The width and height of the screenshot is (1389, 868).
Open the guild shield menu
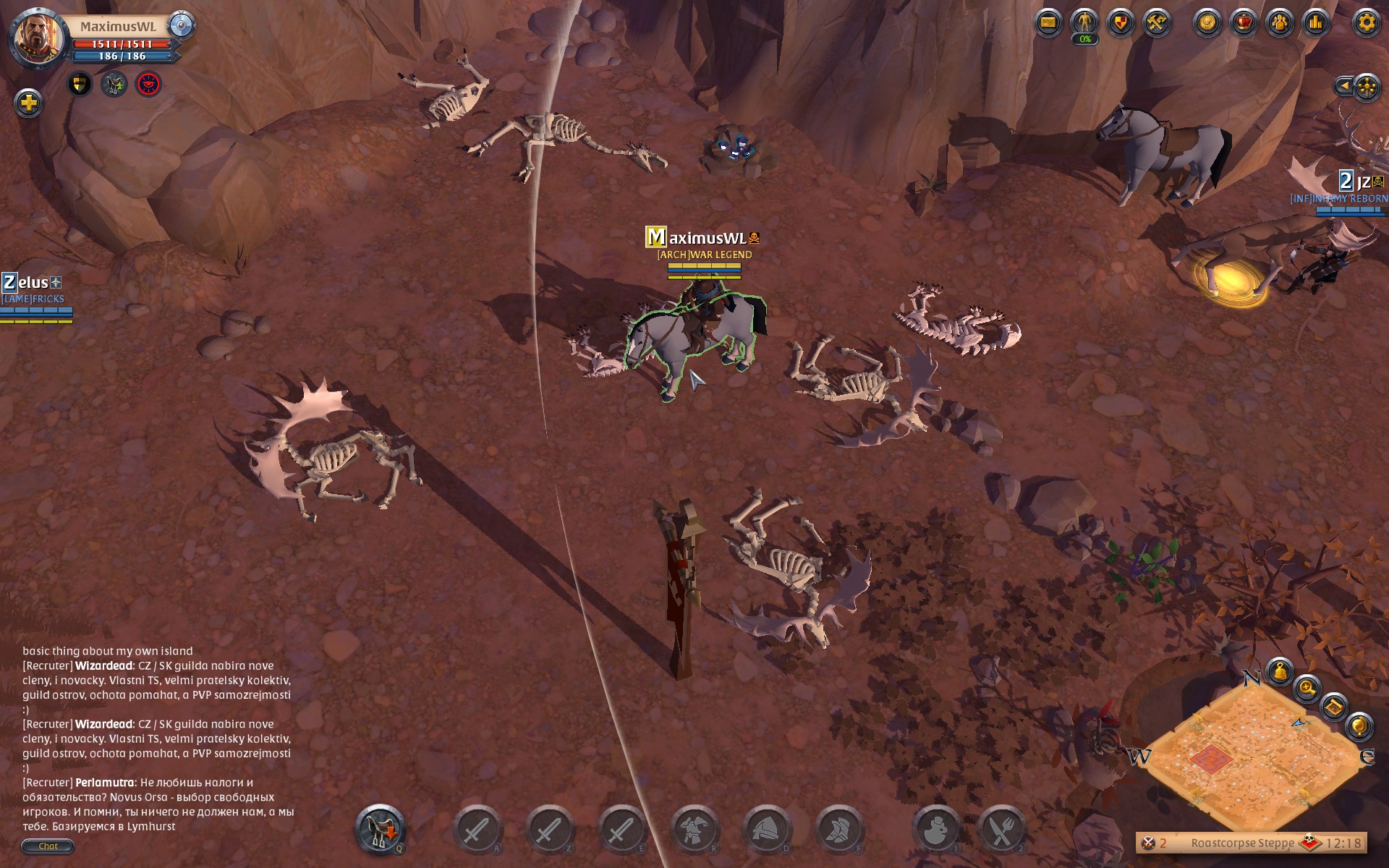click(1120, 22)
